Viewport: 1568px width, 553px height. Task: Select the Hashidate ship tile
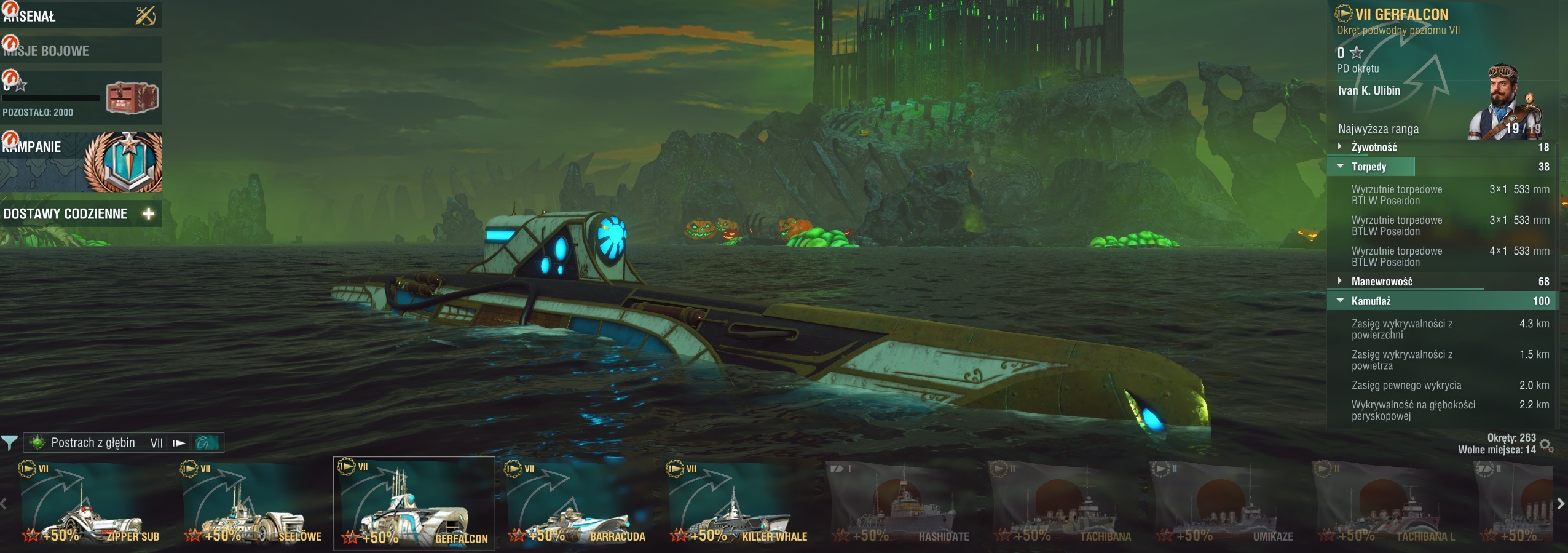(900, 504)
